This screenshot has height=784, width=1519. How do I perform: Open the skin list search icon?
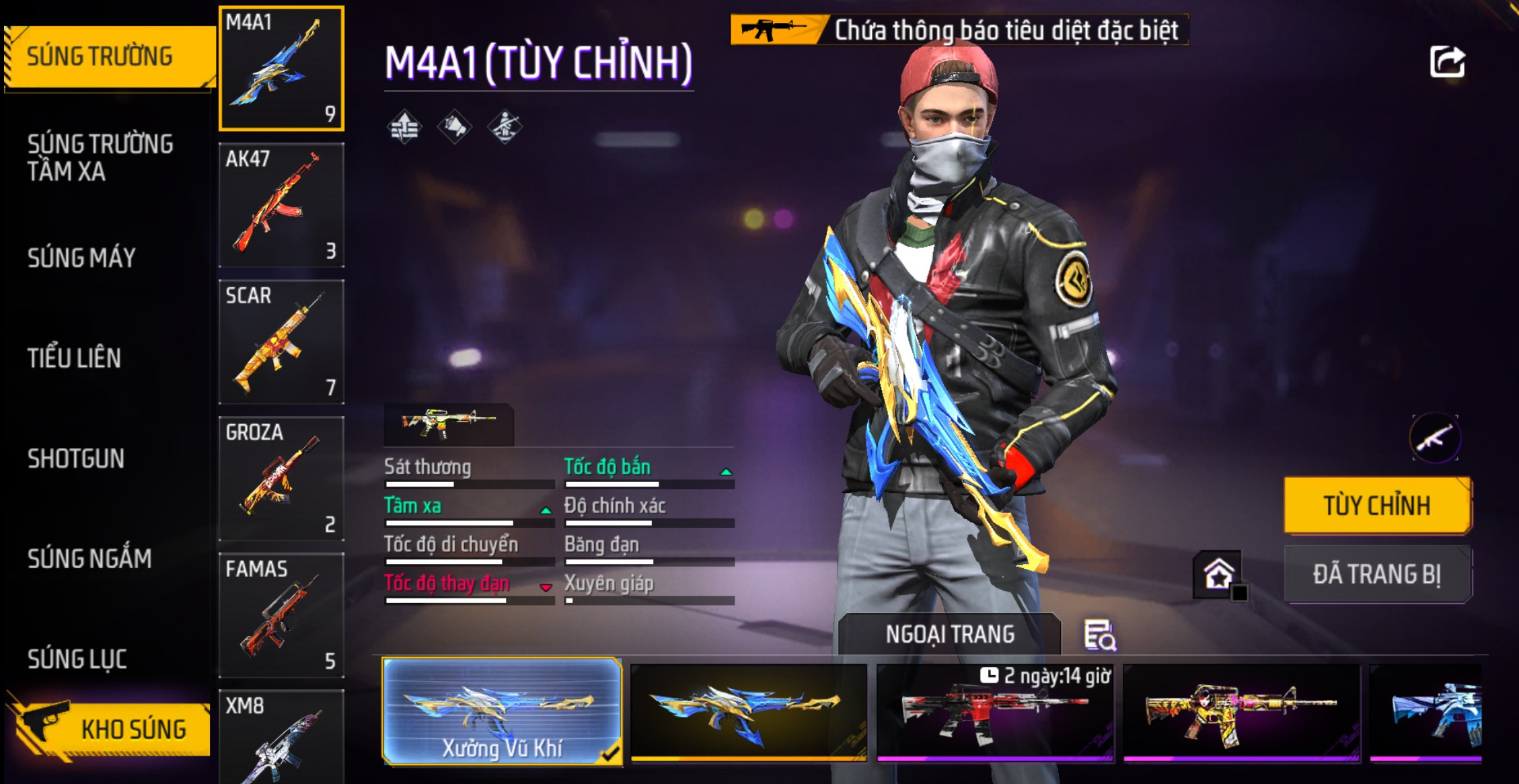point(1100,635)
